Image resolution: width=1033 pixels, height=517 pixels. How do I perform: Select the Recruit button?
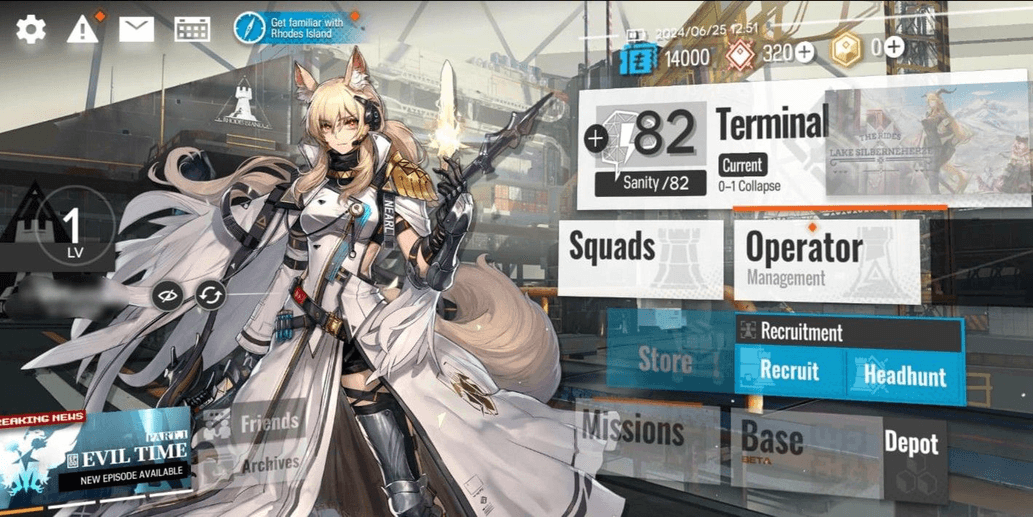coord(789,372)
